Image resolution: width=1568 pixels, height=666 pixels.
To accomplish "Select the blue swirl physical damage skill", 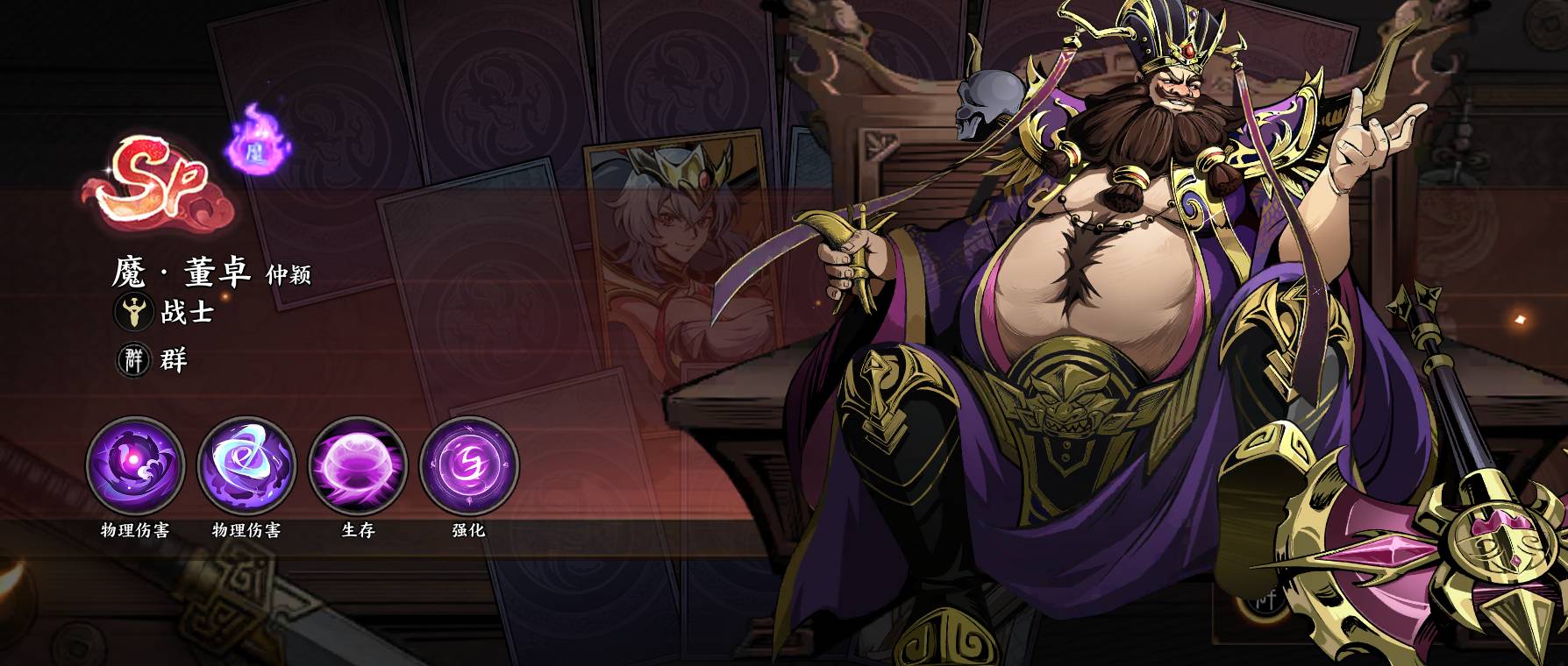I will click(246, 464).
